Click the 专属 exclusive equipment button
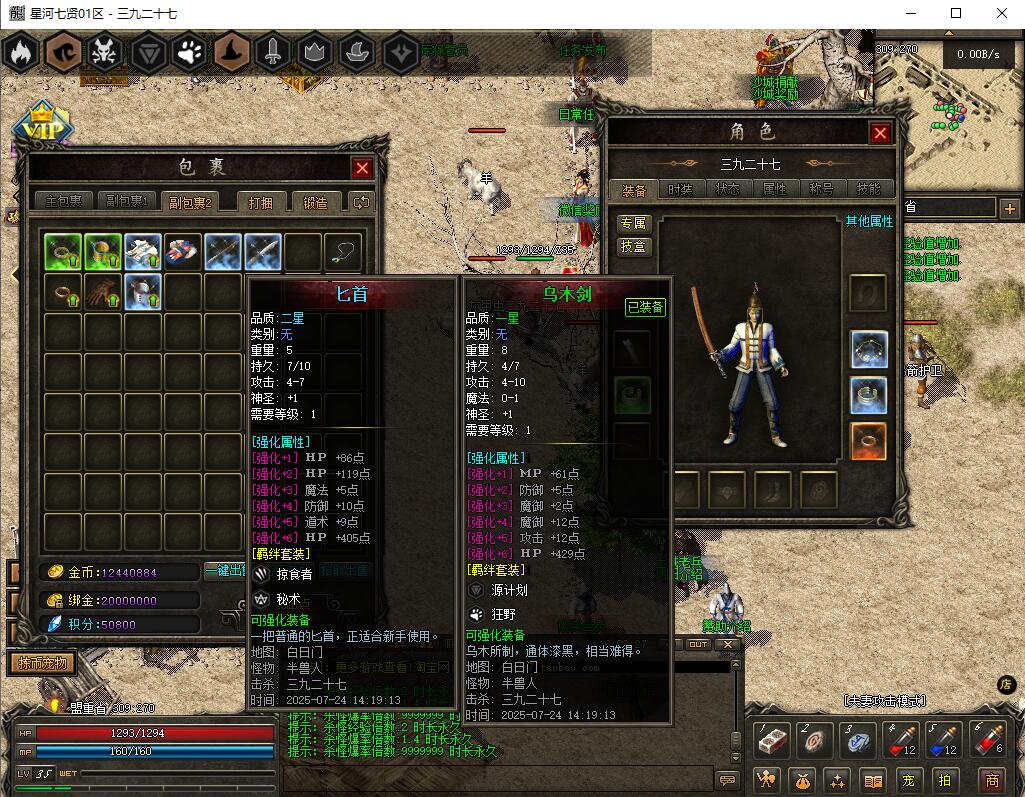Image resolution: width=1025 pixels, height=797 pixels. coord(634,223)
